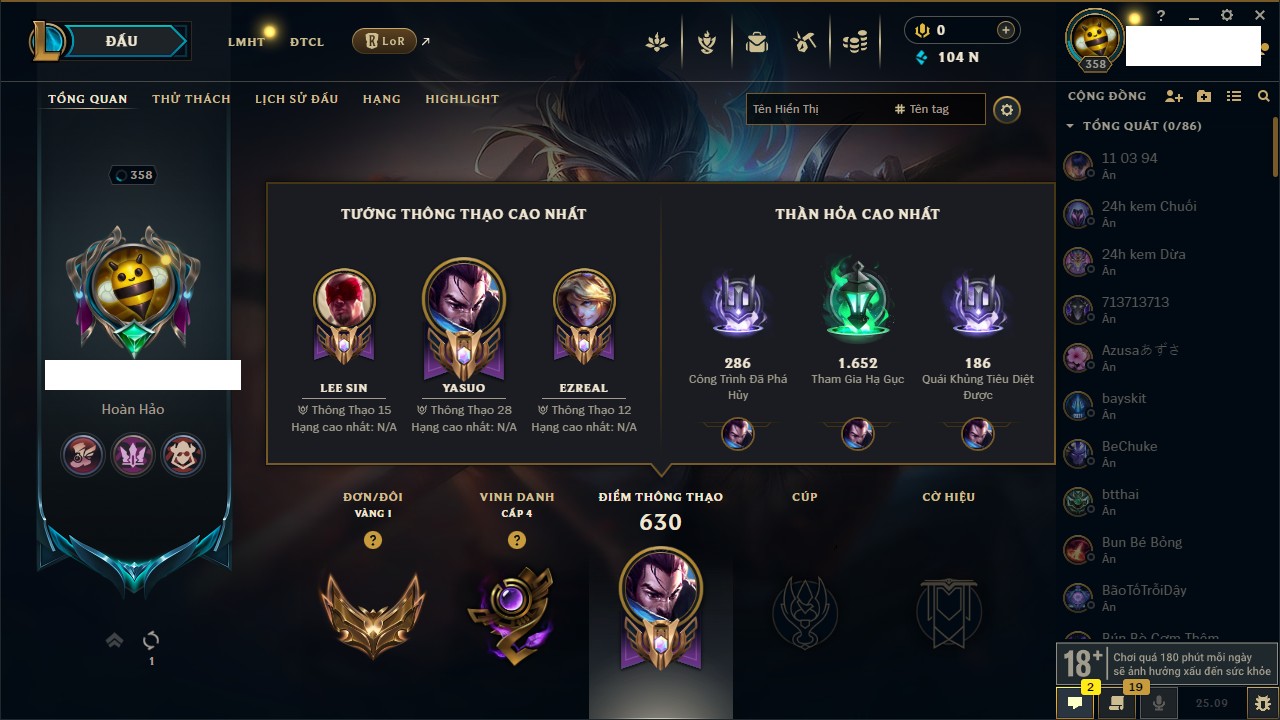Open profile settings gear beside search box

(x=1007, y=109)
